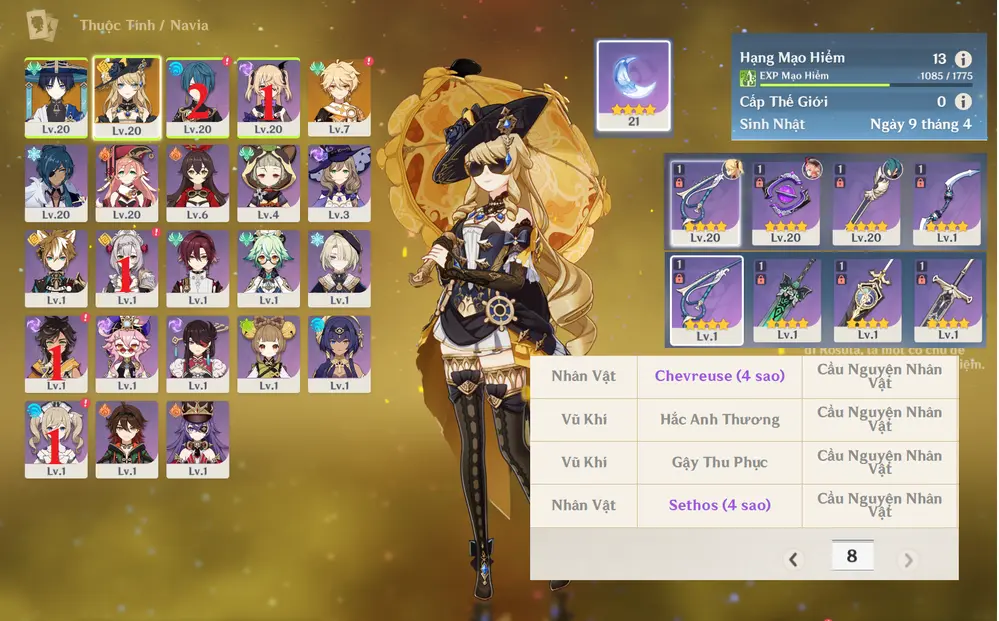
Task: Show info for Cấp Thế Giới
Action: click(x=963, y=102)
